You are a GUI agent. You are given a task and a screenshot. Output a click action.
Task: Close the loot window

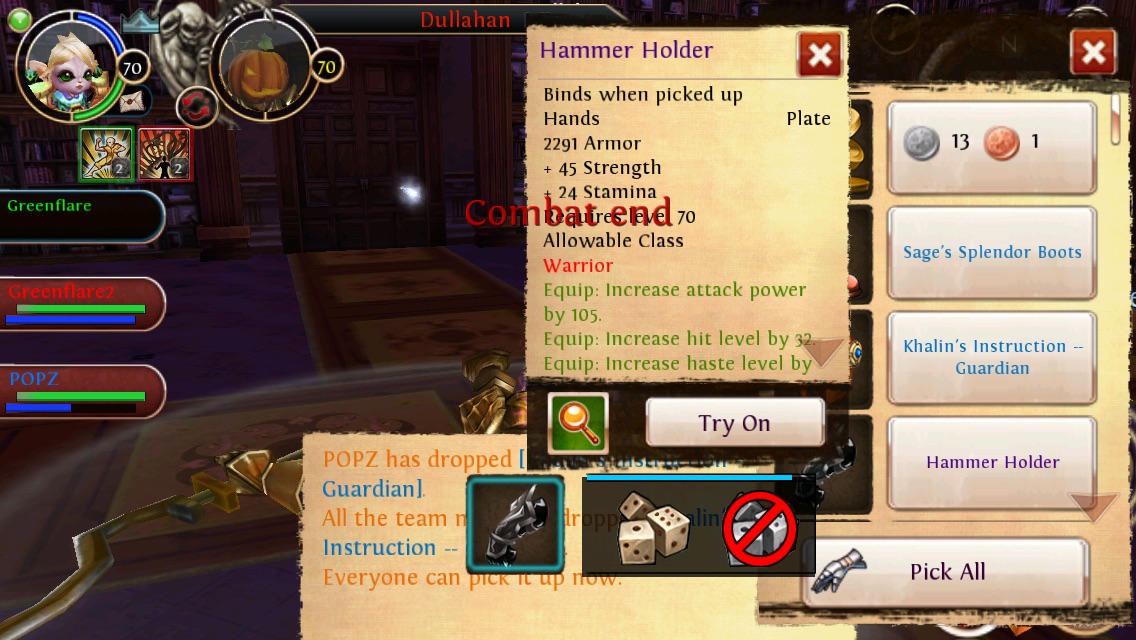click(x=1093, y=53)
